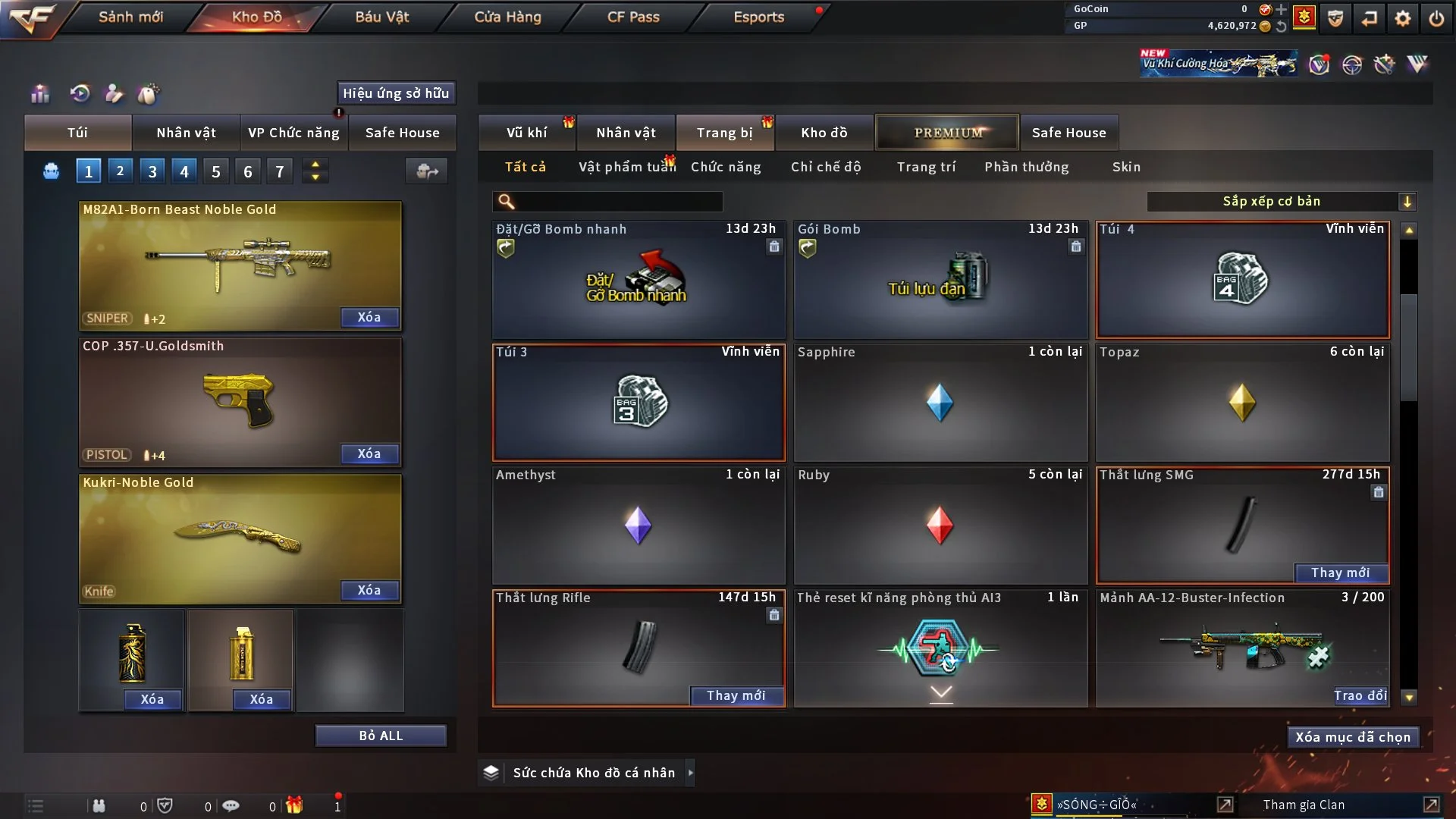This screenshot has height=819, width=1456.
Task: Exchange the AA-12-Buster-Infection fragment
Action: [x=1360, y=696]
